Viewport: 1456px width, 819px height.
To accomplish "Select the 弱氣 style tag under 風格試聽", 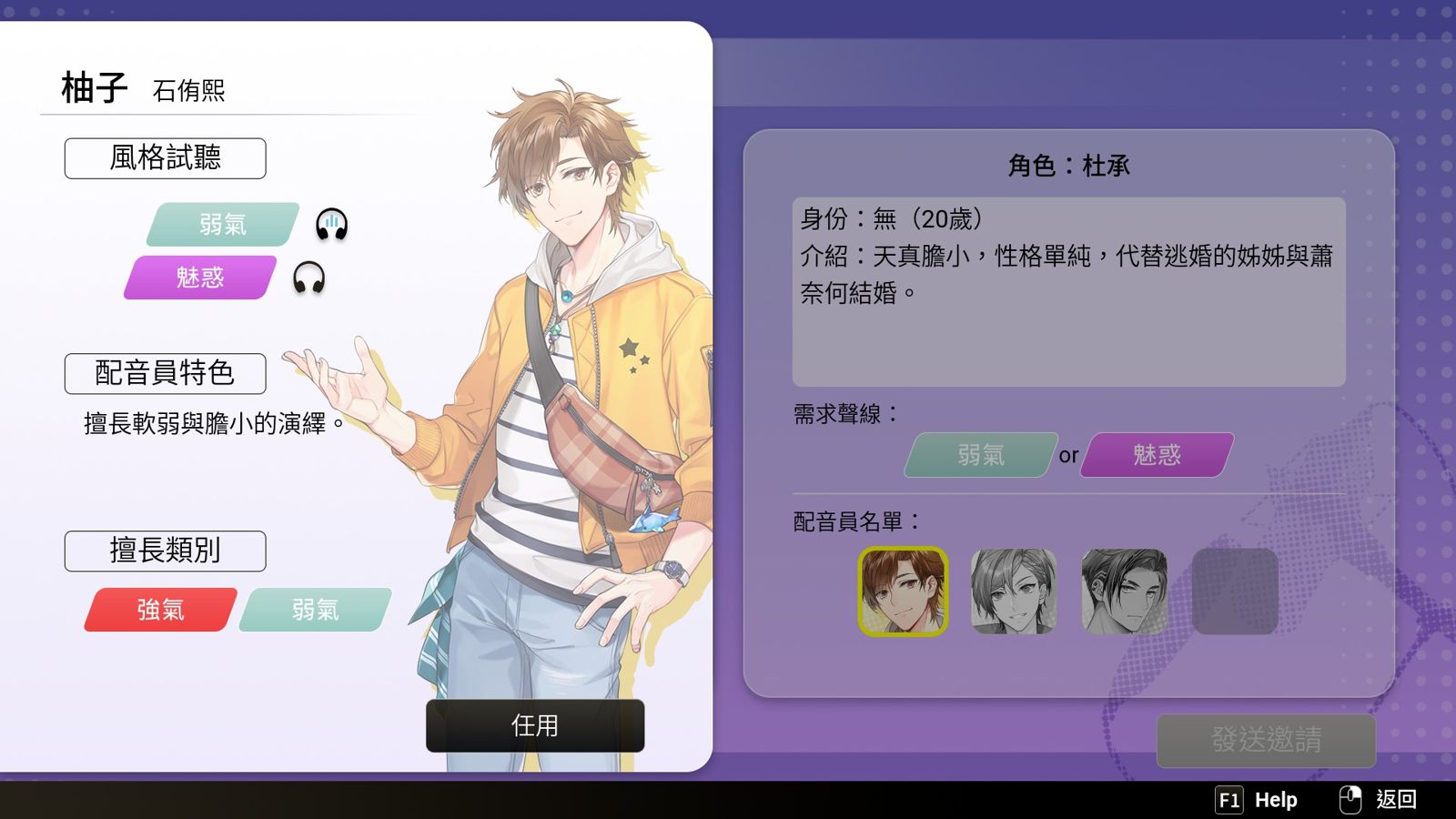I will click(222, 224).
